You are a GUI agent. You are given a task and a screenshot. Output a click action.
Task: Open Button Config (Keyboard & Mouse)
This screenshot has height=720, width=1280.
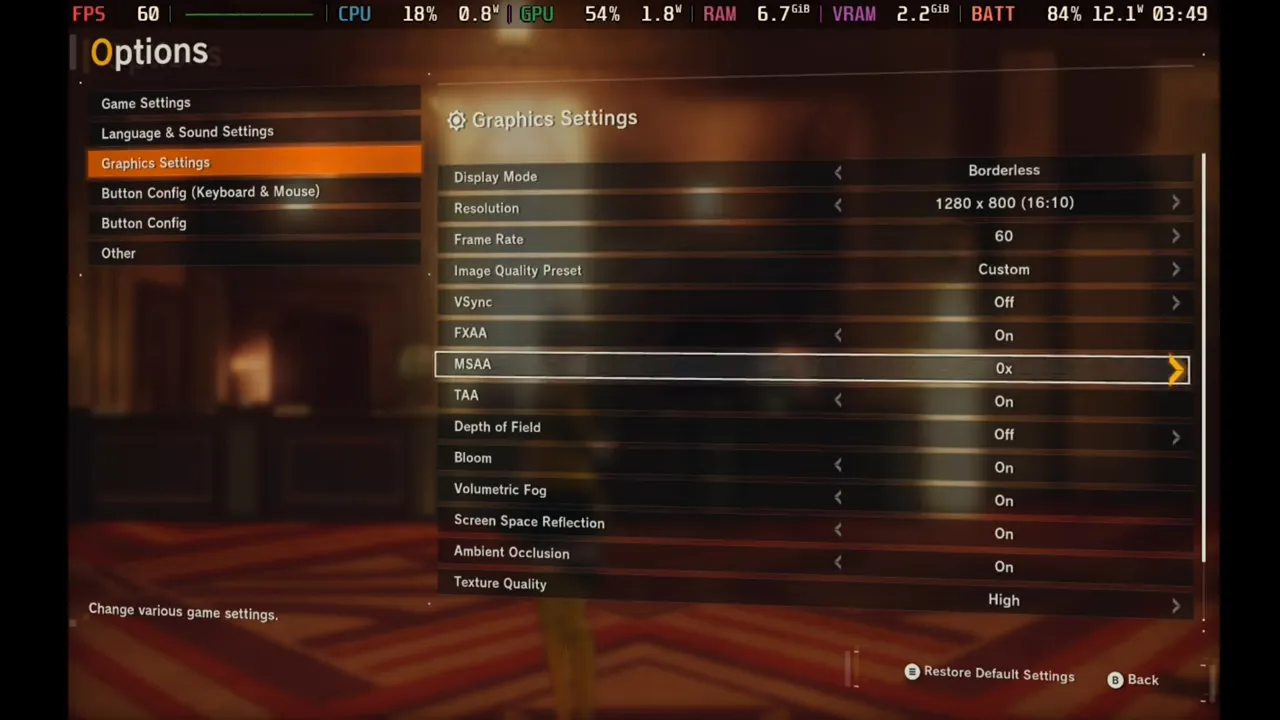pos(210,192)
